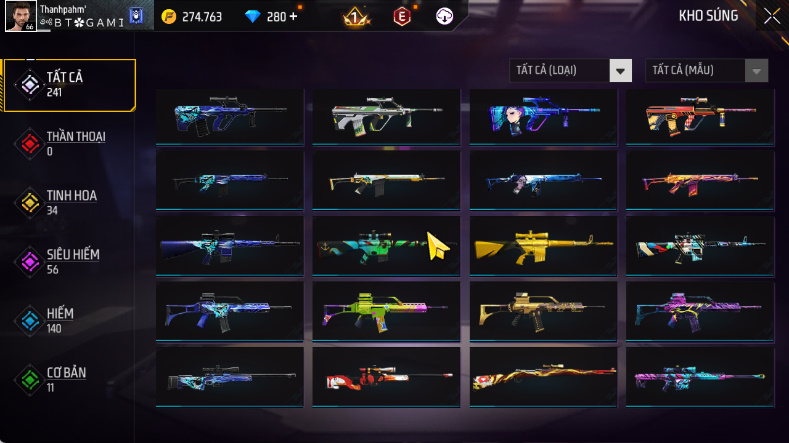
Task: Show Siêu Hiếm weapon skins
Action: (68, 261)
